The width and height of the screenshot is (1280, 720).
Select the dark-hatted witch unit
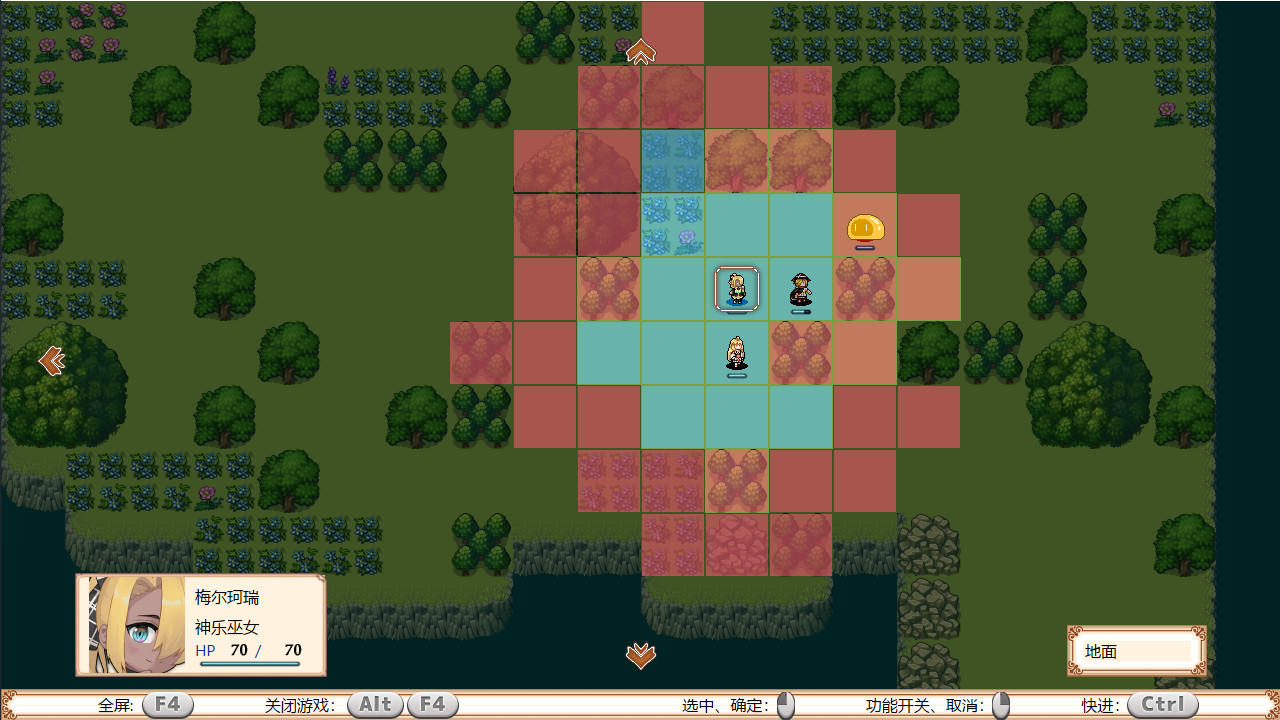click(800, 290)
